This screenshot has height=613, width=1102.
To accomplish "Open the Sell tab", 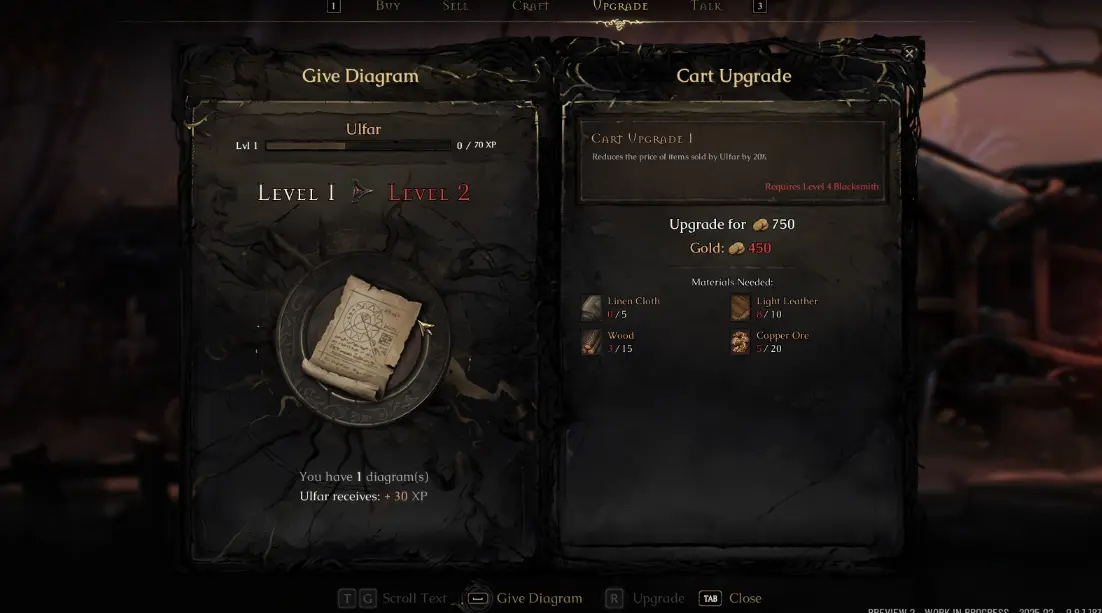I will click(x=455, y=6).
